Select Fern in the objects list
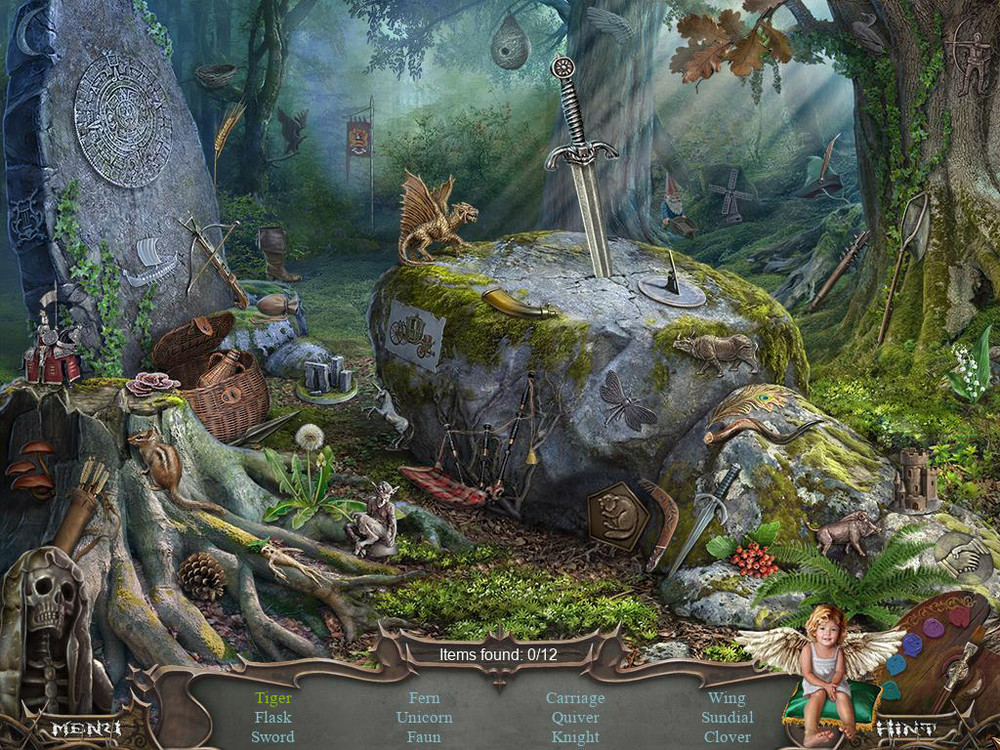Viewport: 1000px width, 750px height. pyautogui.click(x=424, y=698)
